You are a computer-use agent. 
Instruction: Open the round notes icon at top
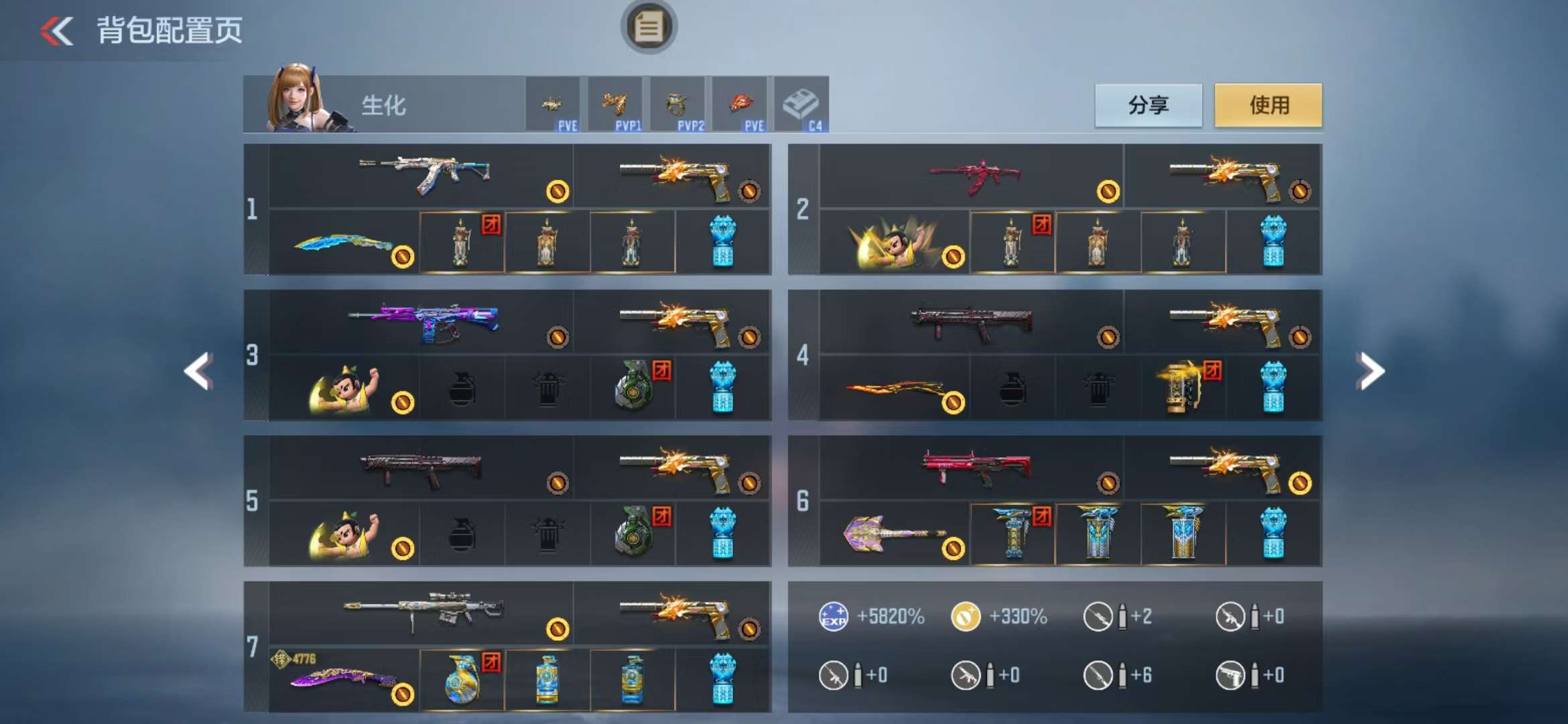[648, 27]
